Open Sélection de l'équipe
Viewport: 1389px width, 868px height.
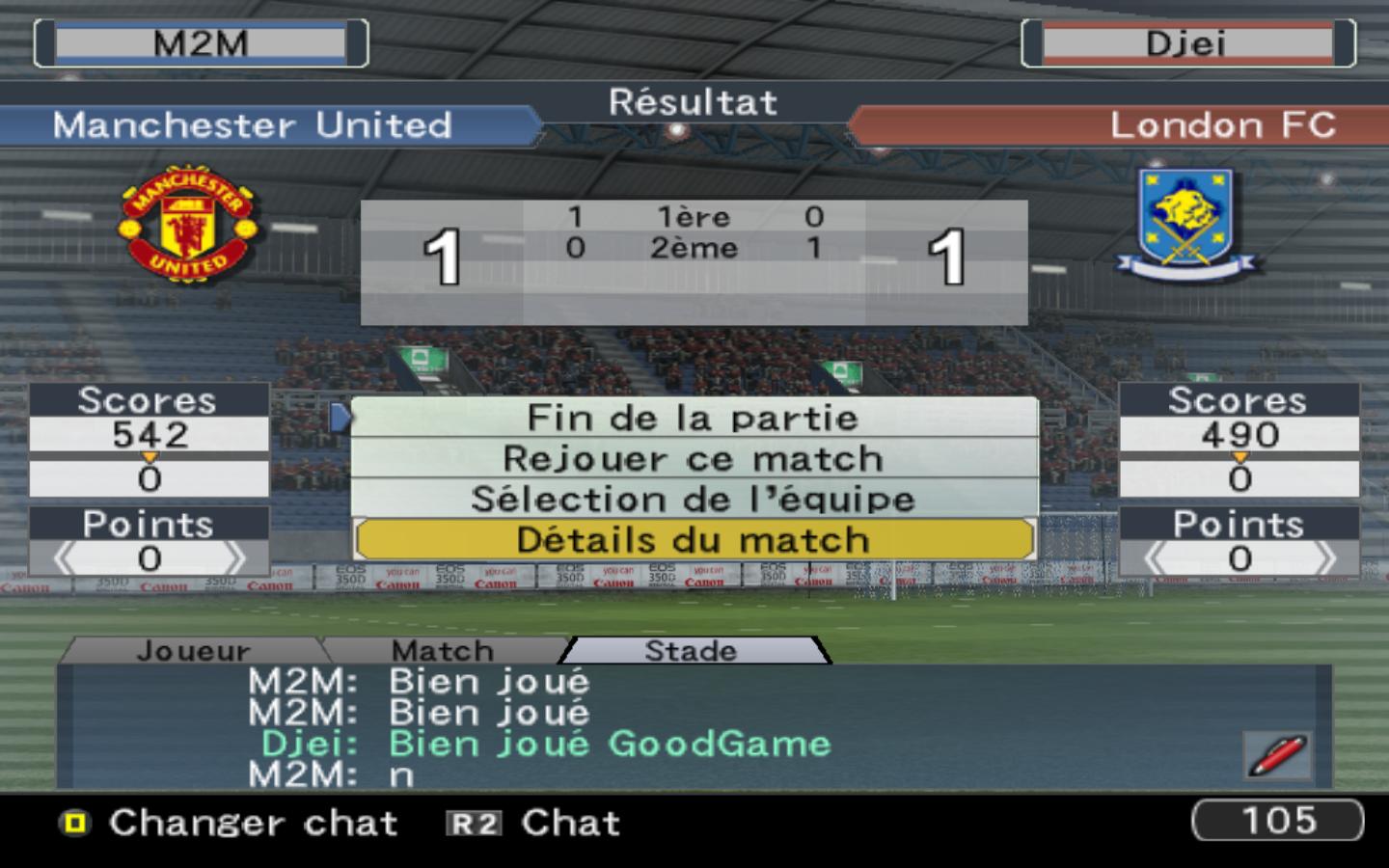(693, 499)
